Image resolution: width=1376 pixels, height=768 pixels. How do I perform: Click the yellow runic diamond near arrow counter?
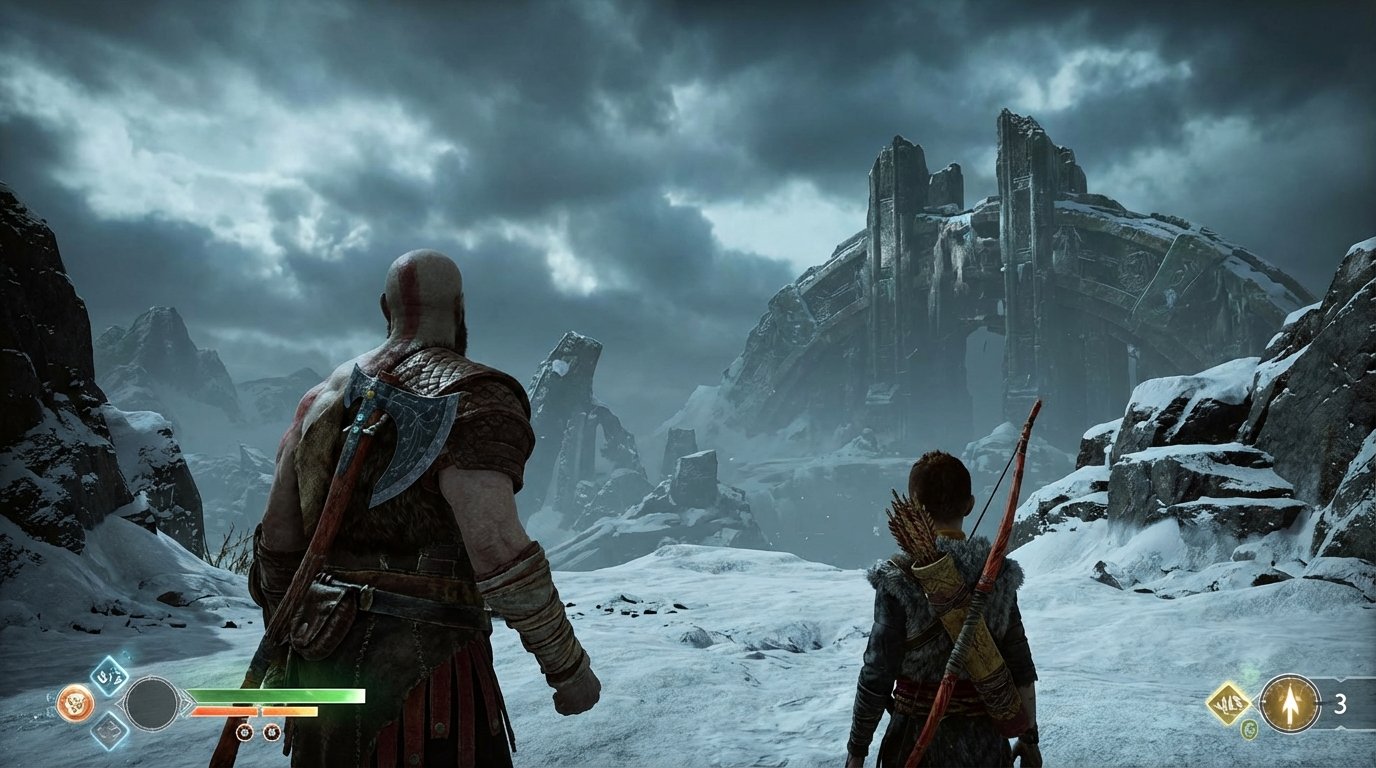coord(1229,703)
